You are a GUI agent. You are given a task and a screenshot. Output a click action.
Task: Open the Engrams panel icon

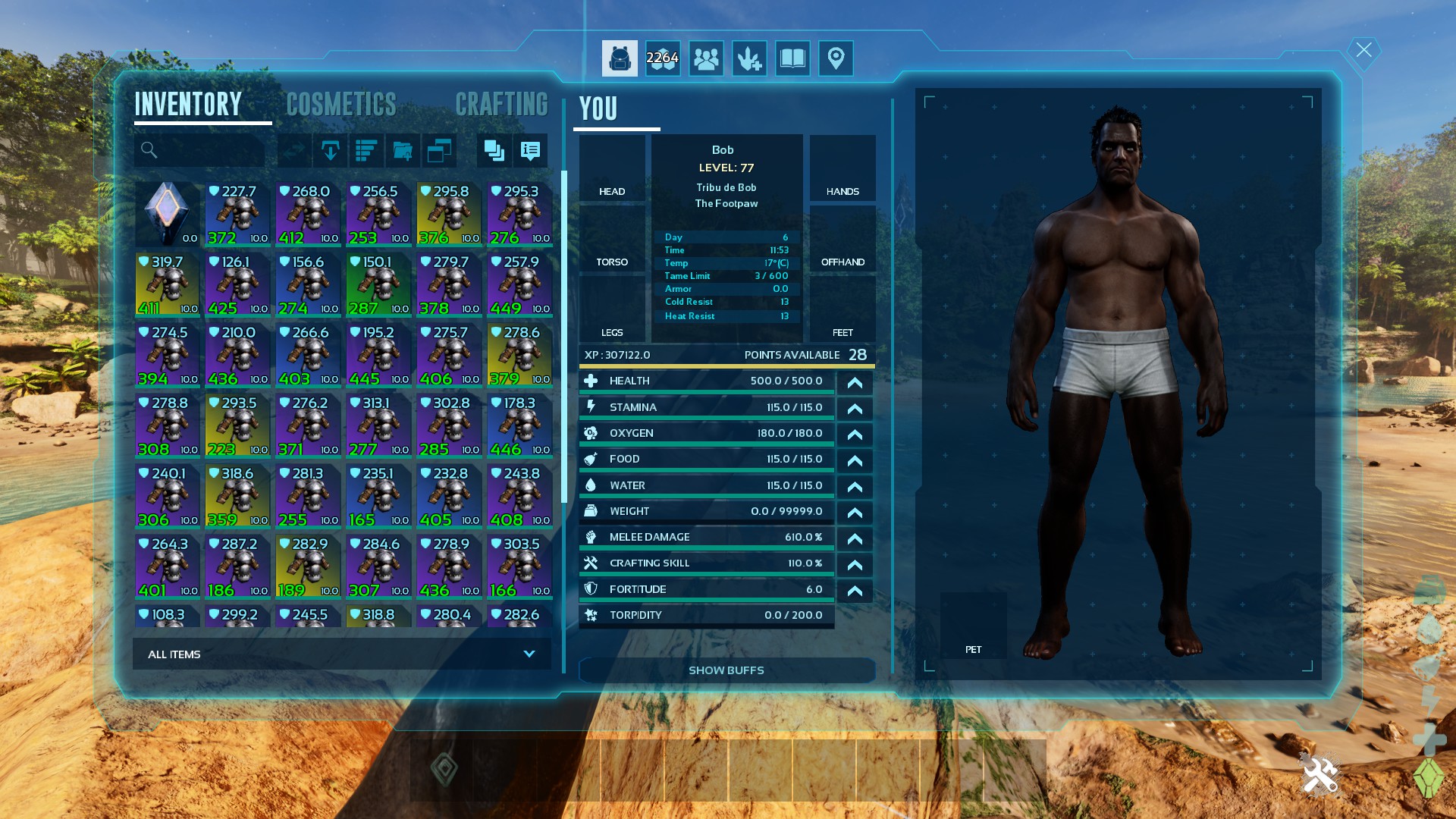663,58
